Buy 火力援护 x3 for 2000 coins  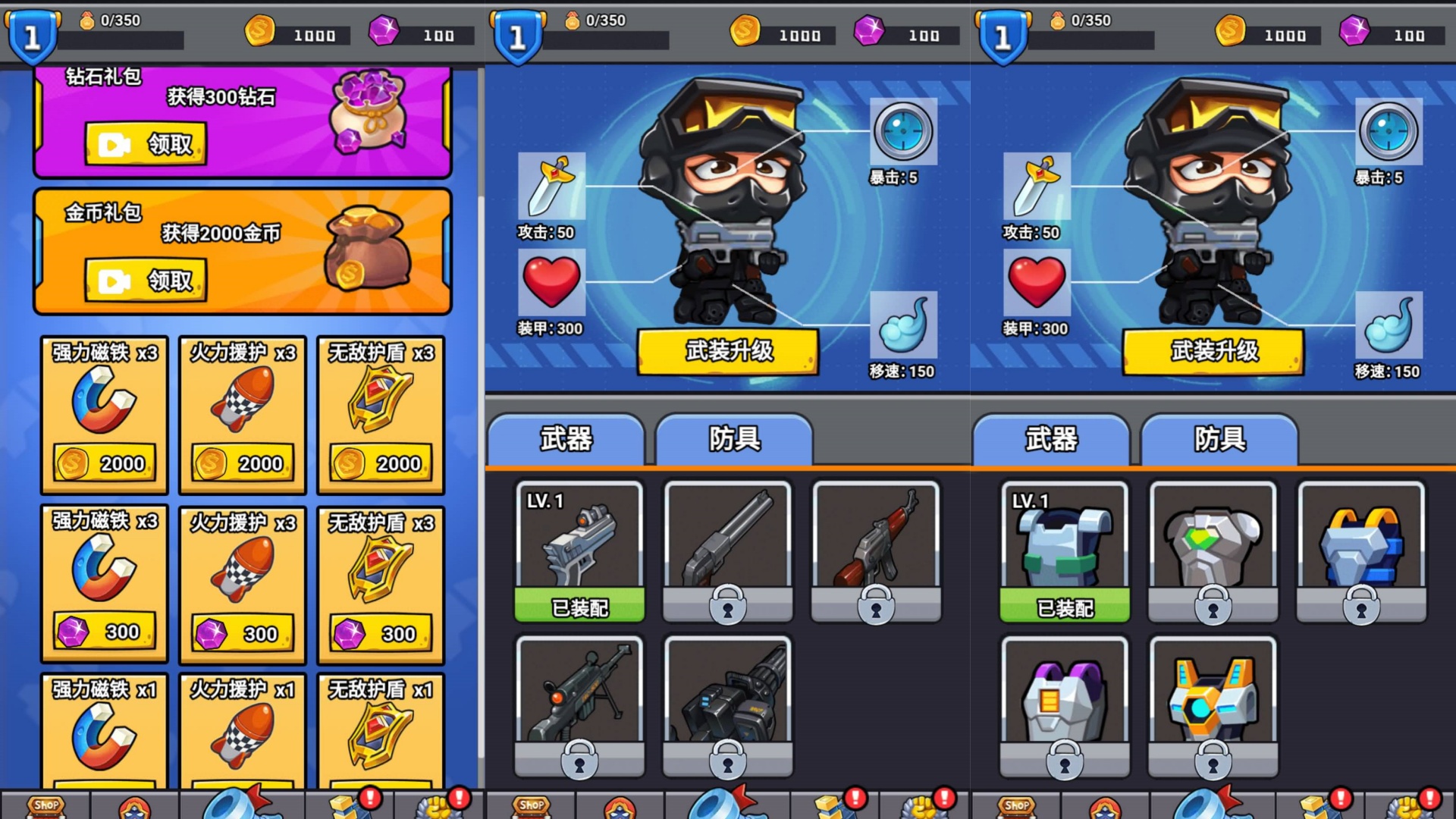coord(243,463)
